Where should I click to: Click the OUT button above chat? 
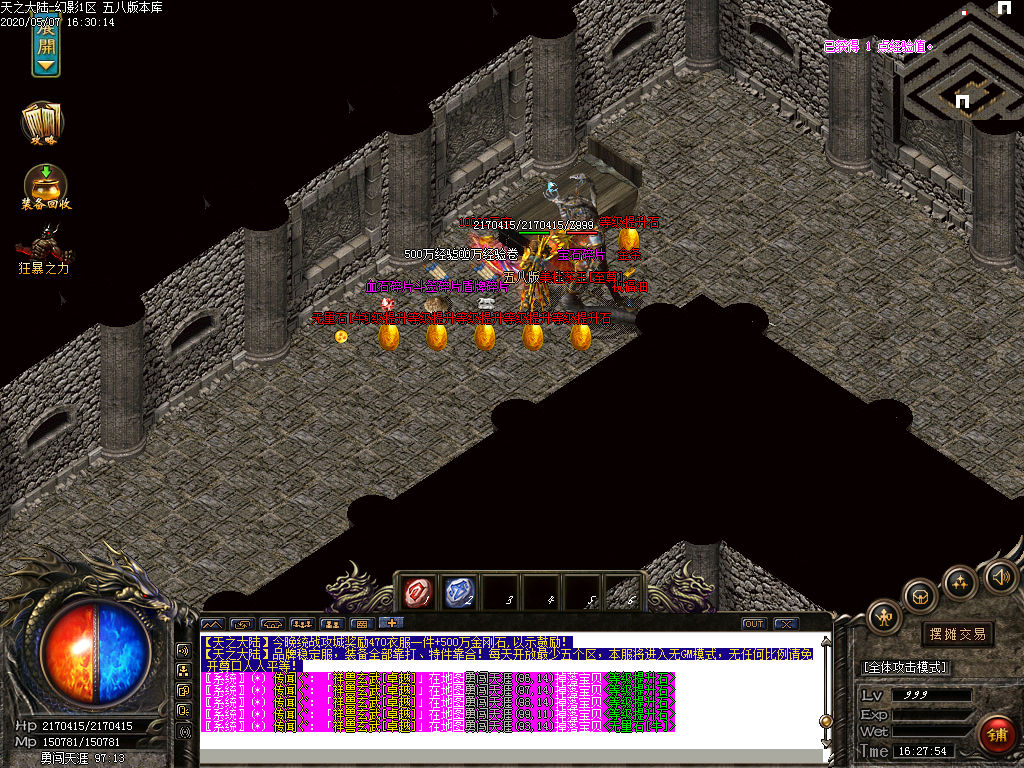click(x=754, y=623)
